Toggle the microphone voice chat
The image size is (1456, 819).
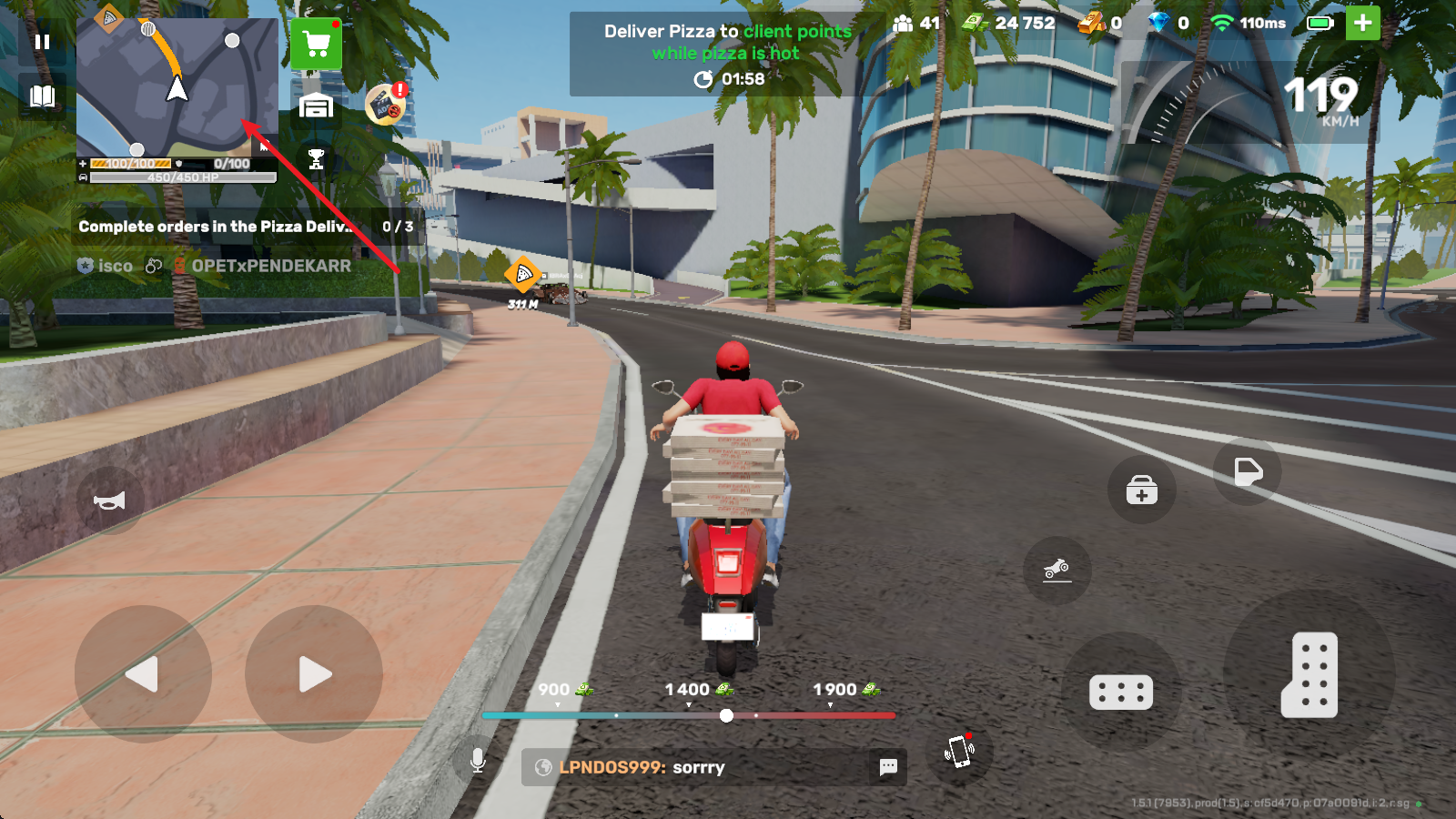click(478, 761)
